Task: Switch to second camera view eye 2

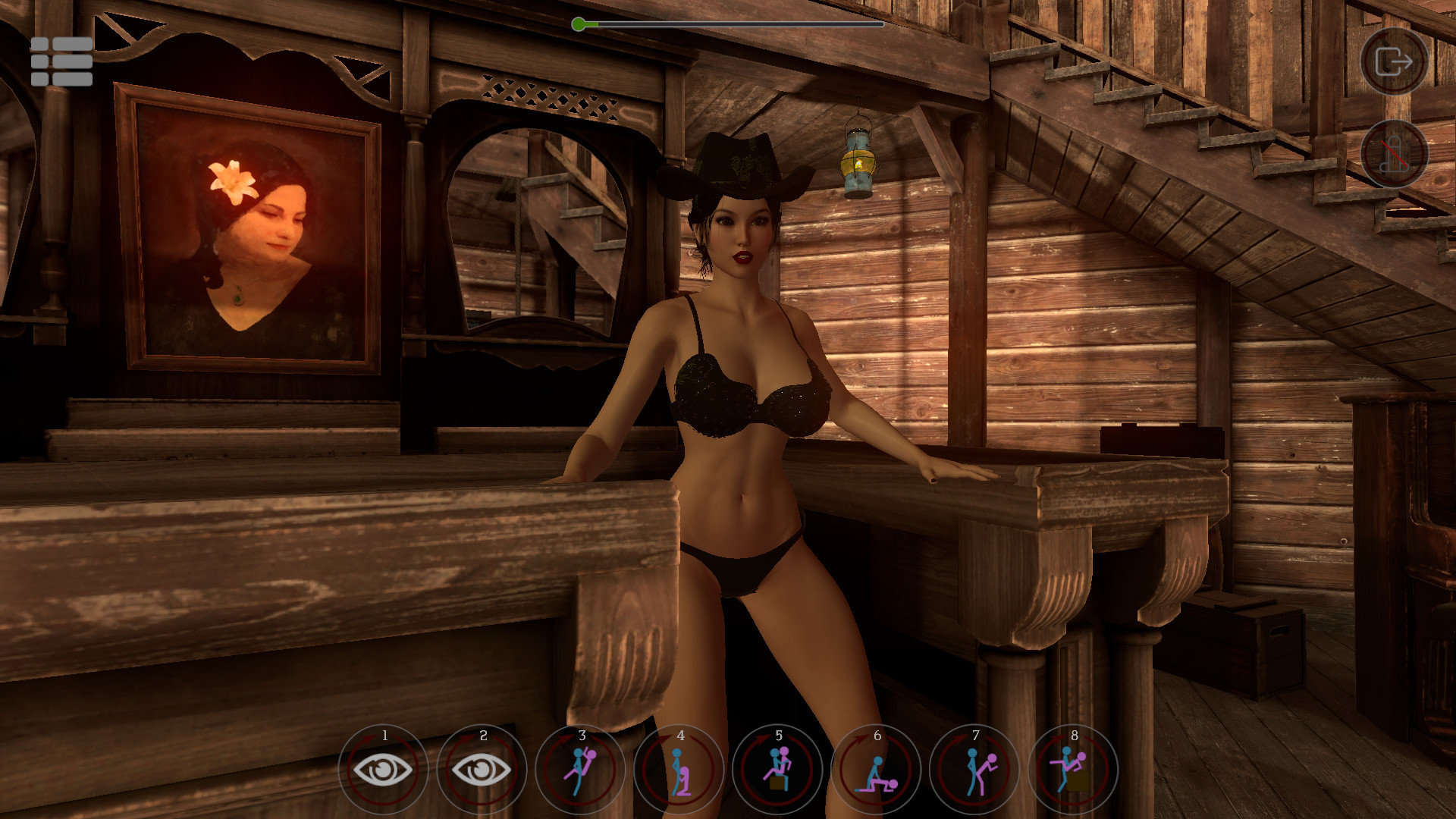Action: (x=482, y=768)
